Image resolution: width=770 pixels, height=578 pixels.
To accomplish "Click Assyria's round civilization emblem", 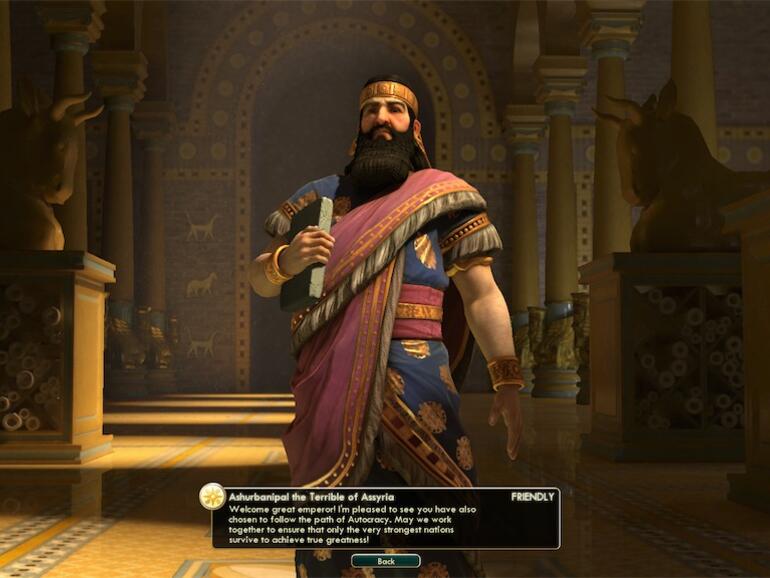I will (212, 497).
